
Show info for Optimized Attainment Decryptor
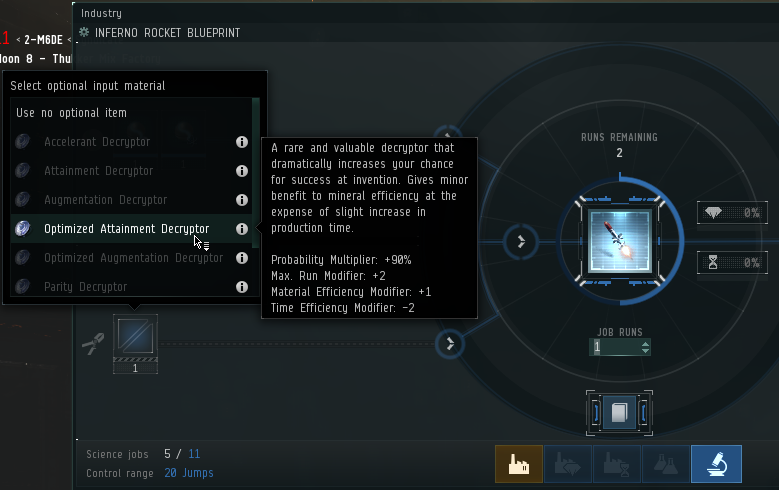pyautogui.click(x=241, y=229)
